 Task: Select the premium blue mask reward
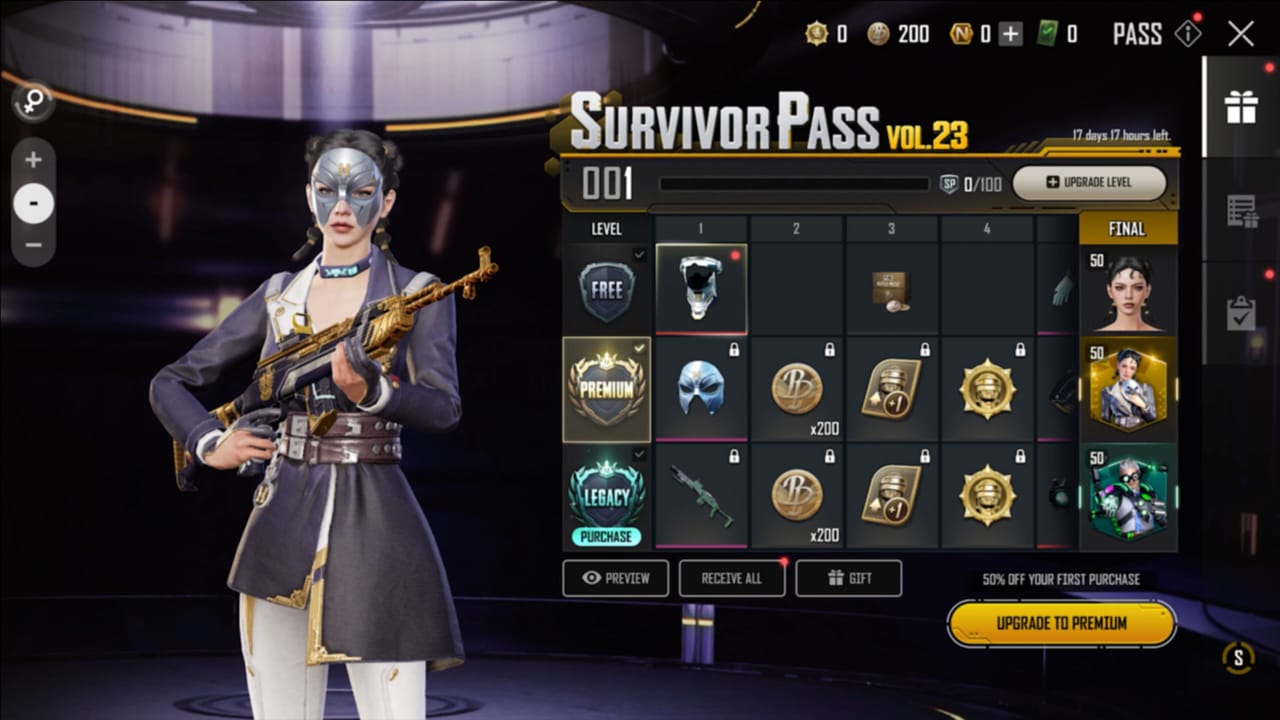tap(700, 388)
